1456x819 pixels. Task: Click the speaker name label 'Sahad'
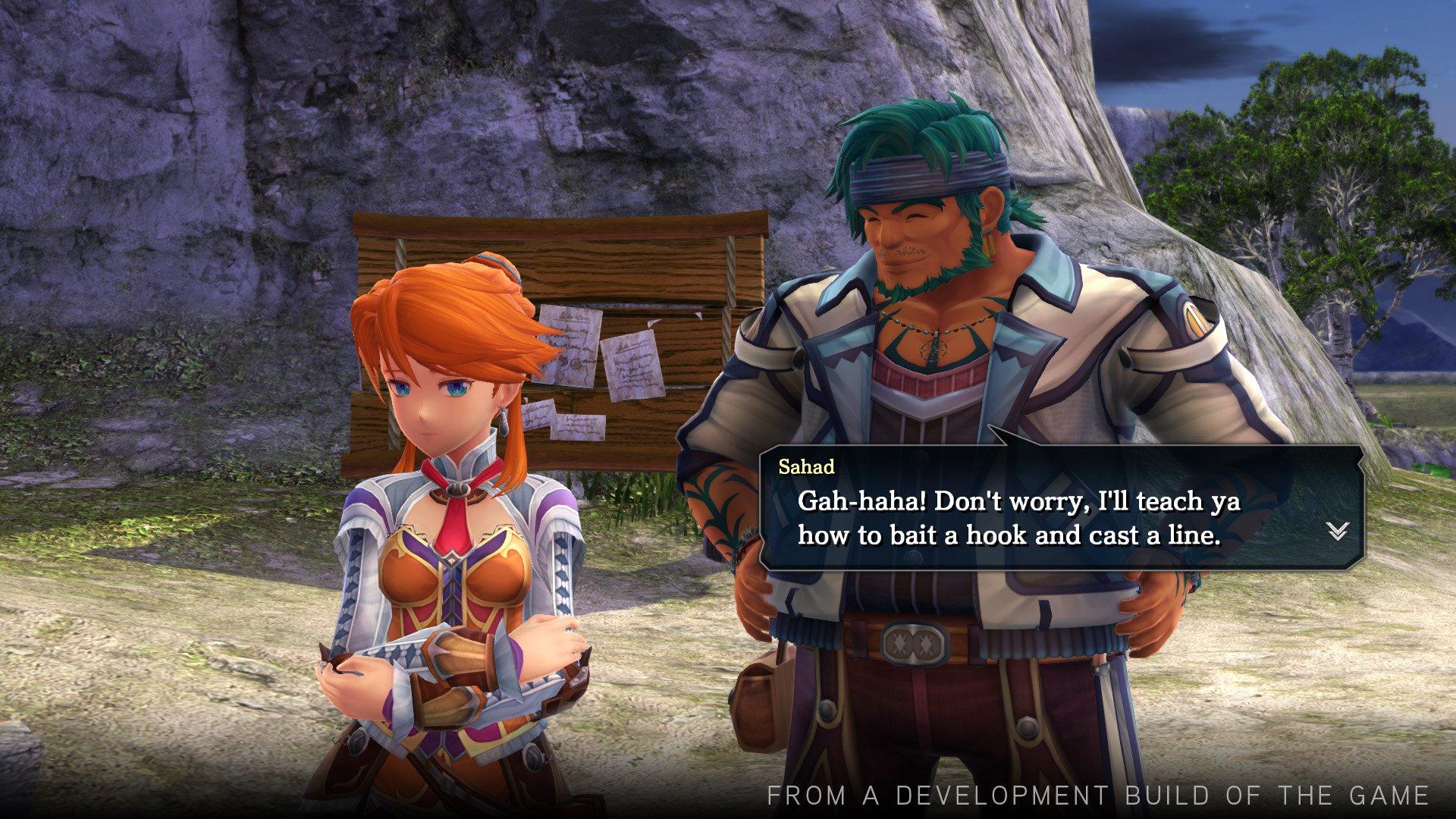[x=807, y=467]
